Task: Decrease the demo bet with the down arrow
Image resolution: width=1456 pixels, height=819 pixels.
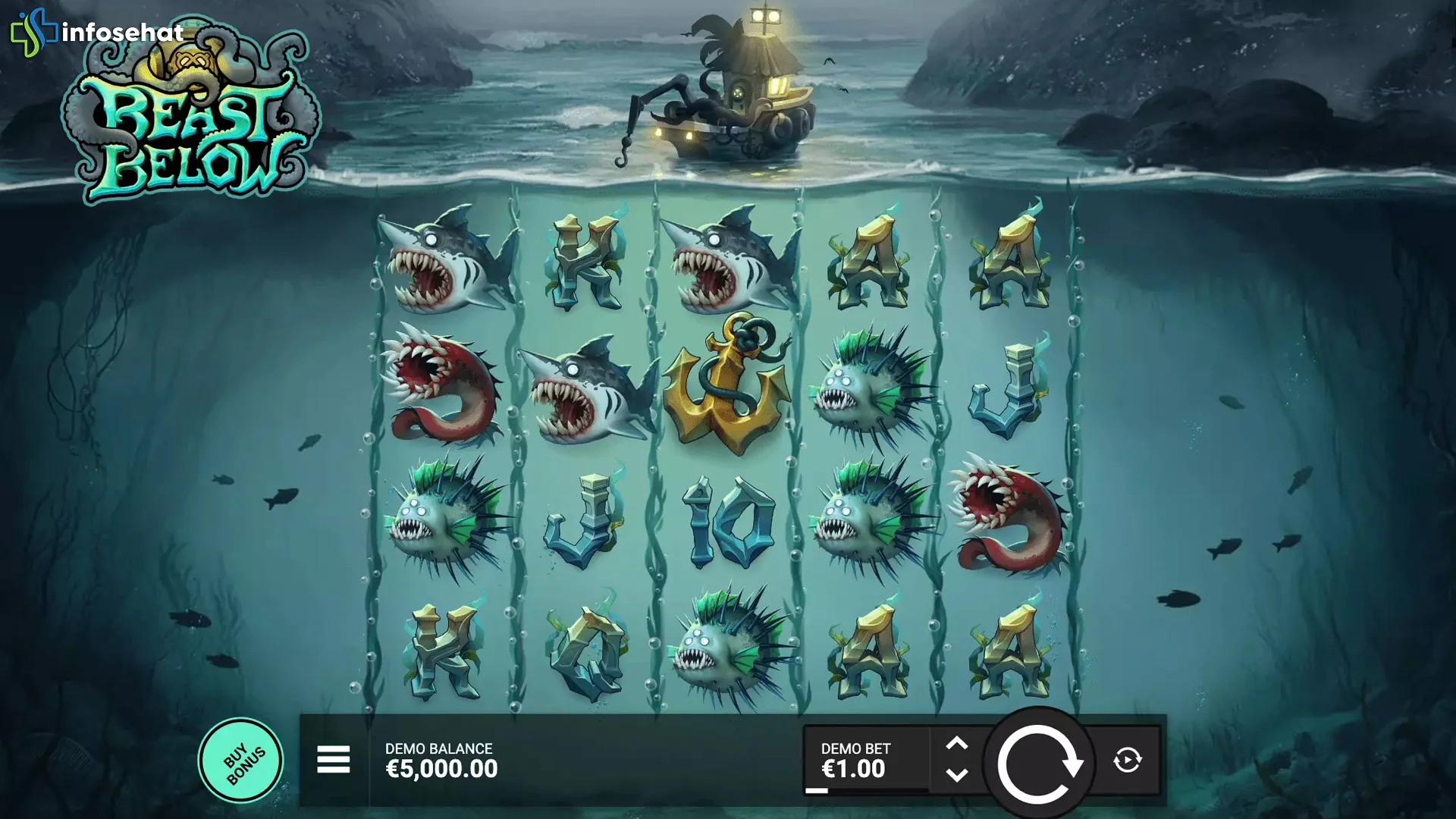Action: coord(957,775)
